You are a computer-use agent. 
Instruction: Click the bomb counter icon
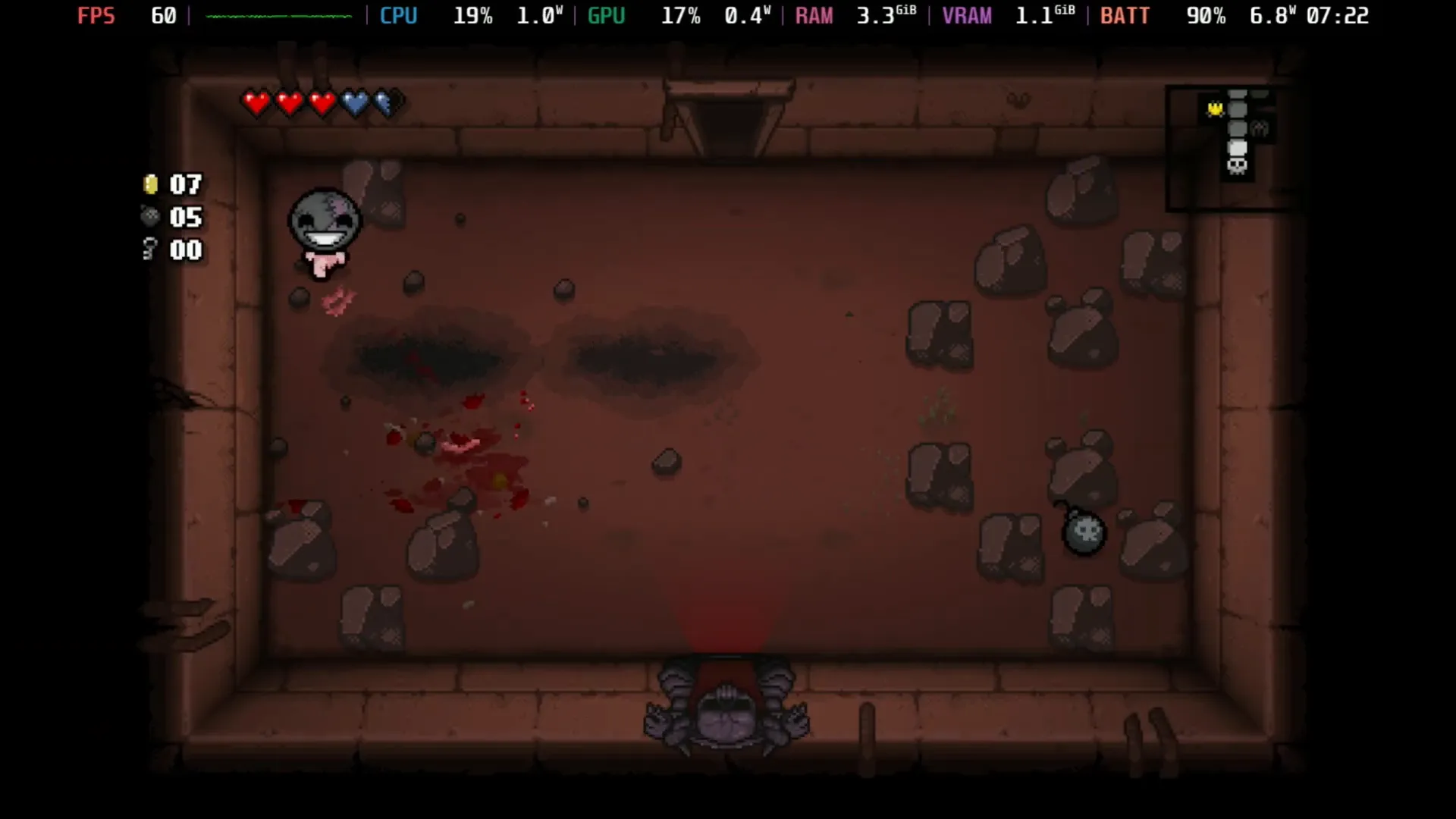click(149, 218)
